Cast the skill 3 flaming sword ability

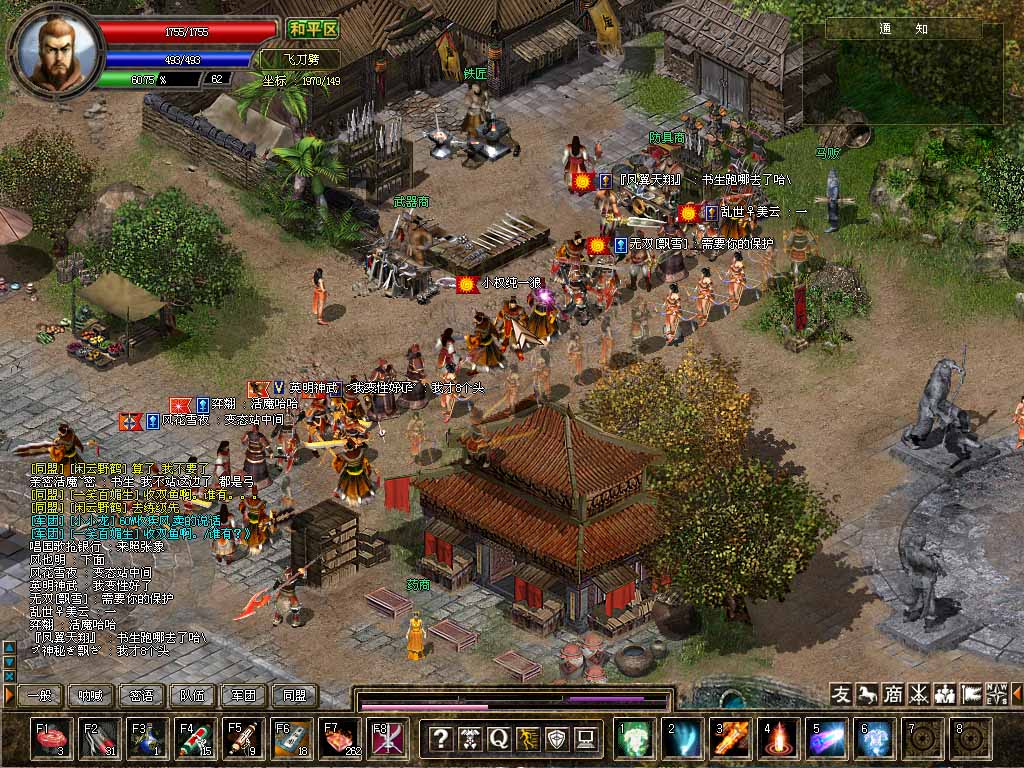pyautogui.click(x=731, y=738)
